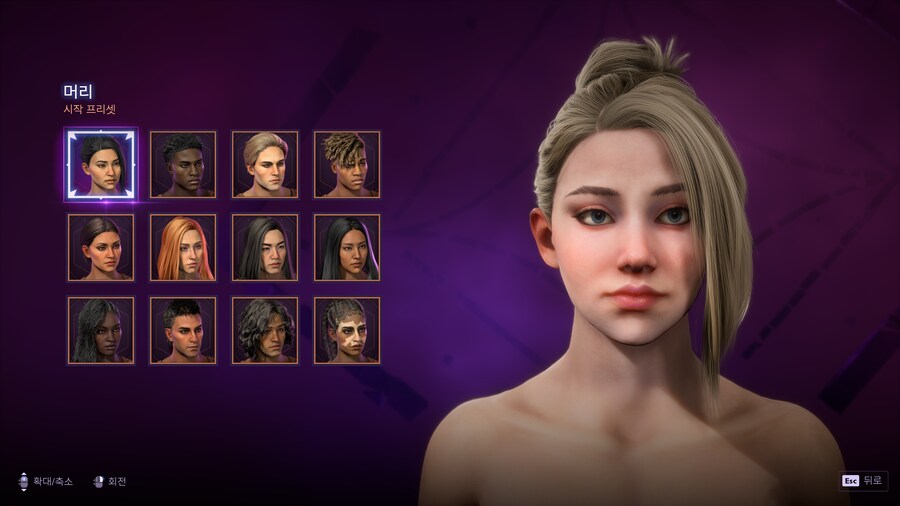Go back with the 뒤로 button
Screen dimensions: 900x506
click(x=863, y=481)
